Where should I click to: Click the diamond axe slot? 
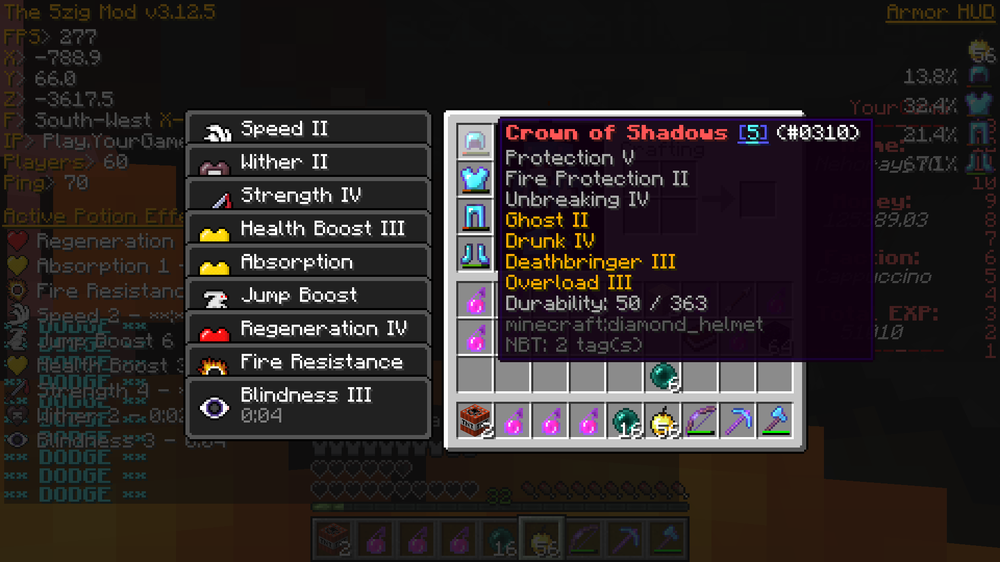775,420
